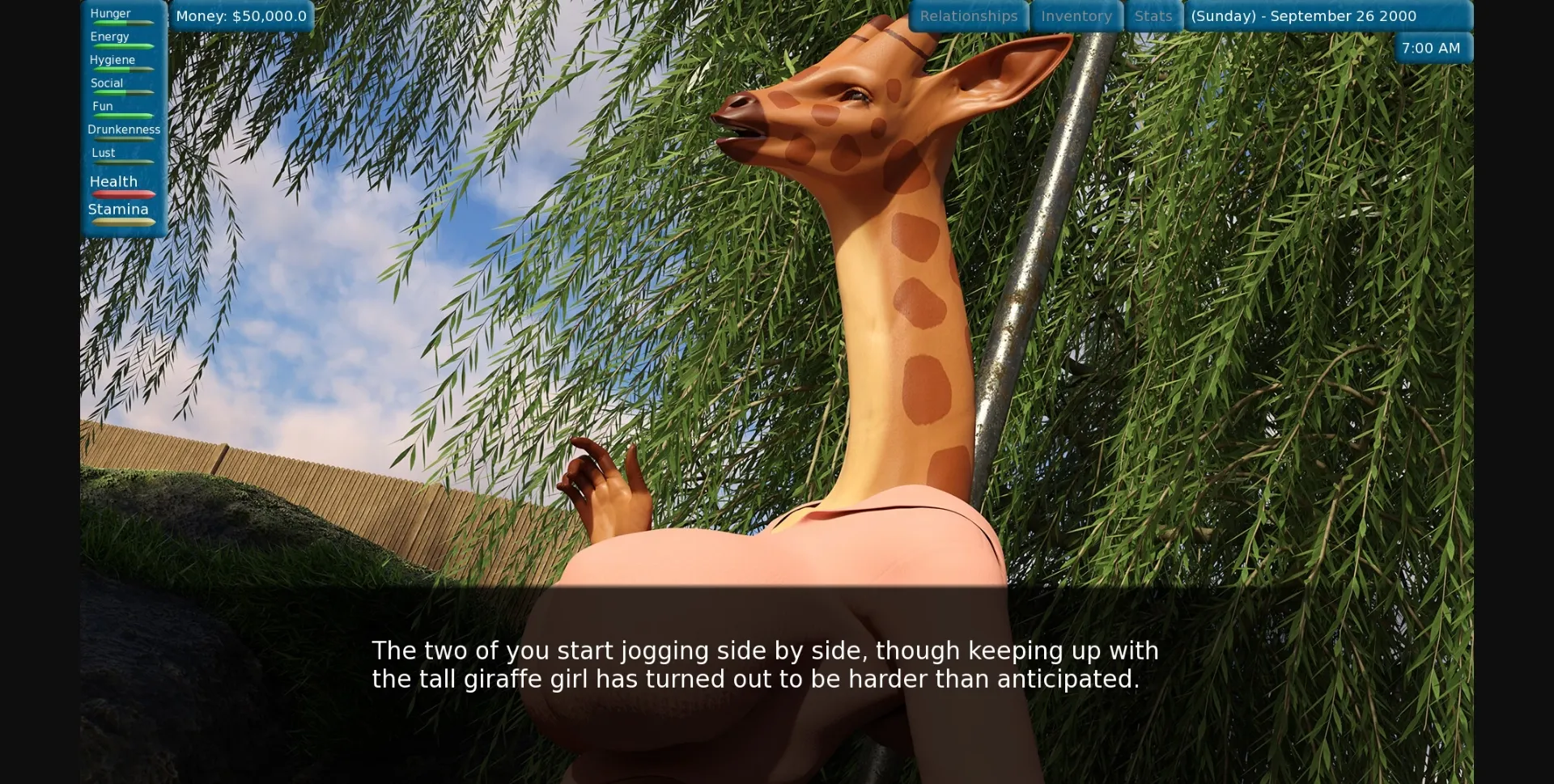The height and width of the screenshot is (784, 1554).
Task: Open the Relationships panel
Action: point(970,15)
